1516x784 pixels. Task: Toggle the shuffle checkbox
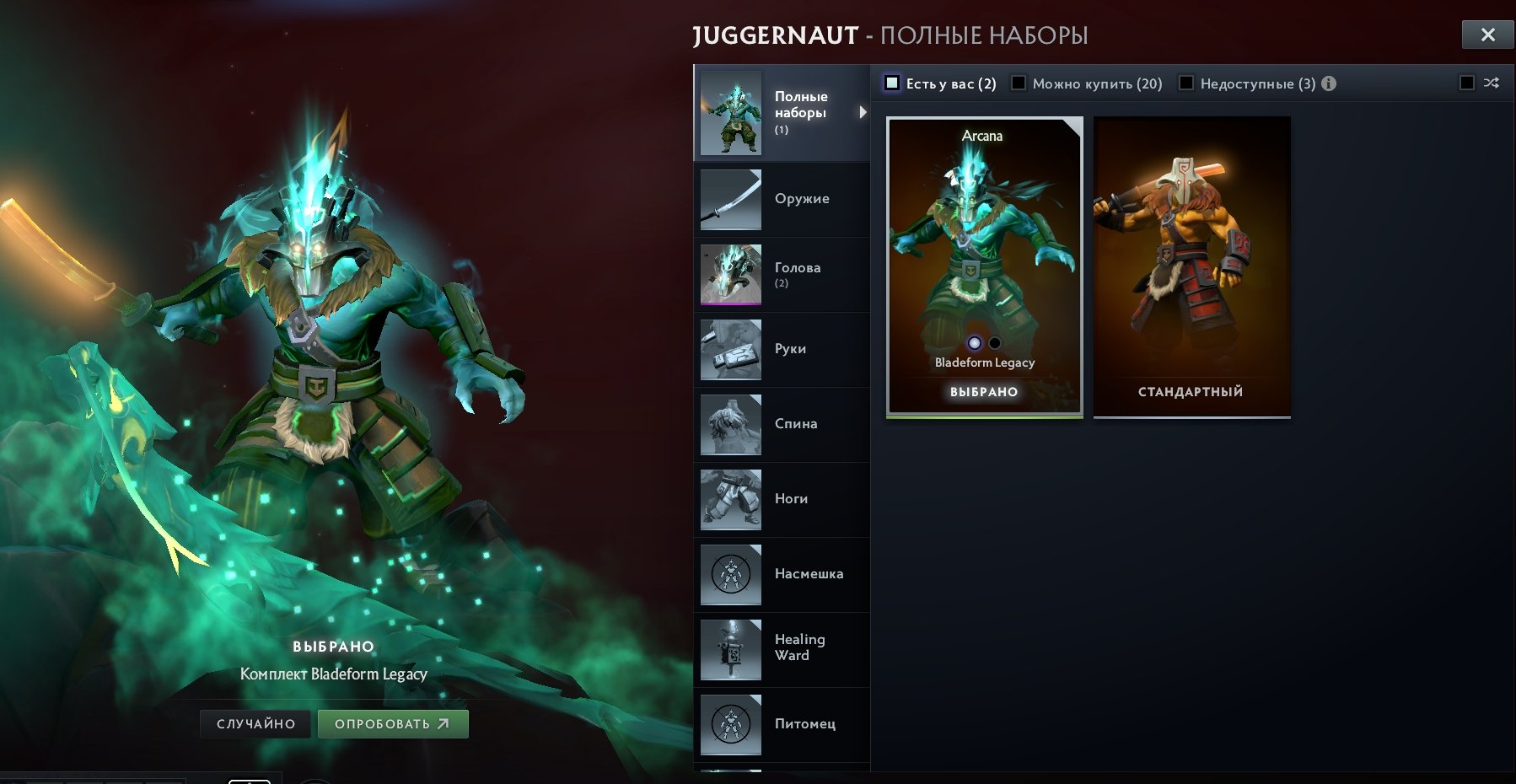(x=1467, y=83)
